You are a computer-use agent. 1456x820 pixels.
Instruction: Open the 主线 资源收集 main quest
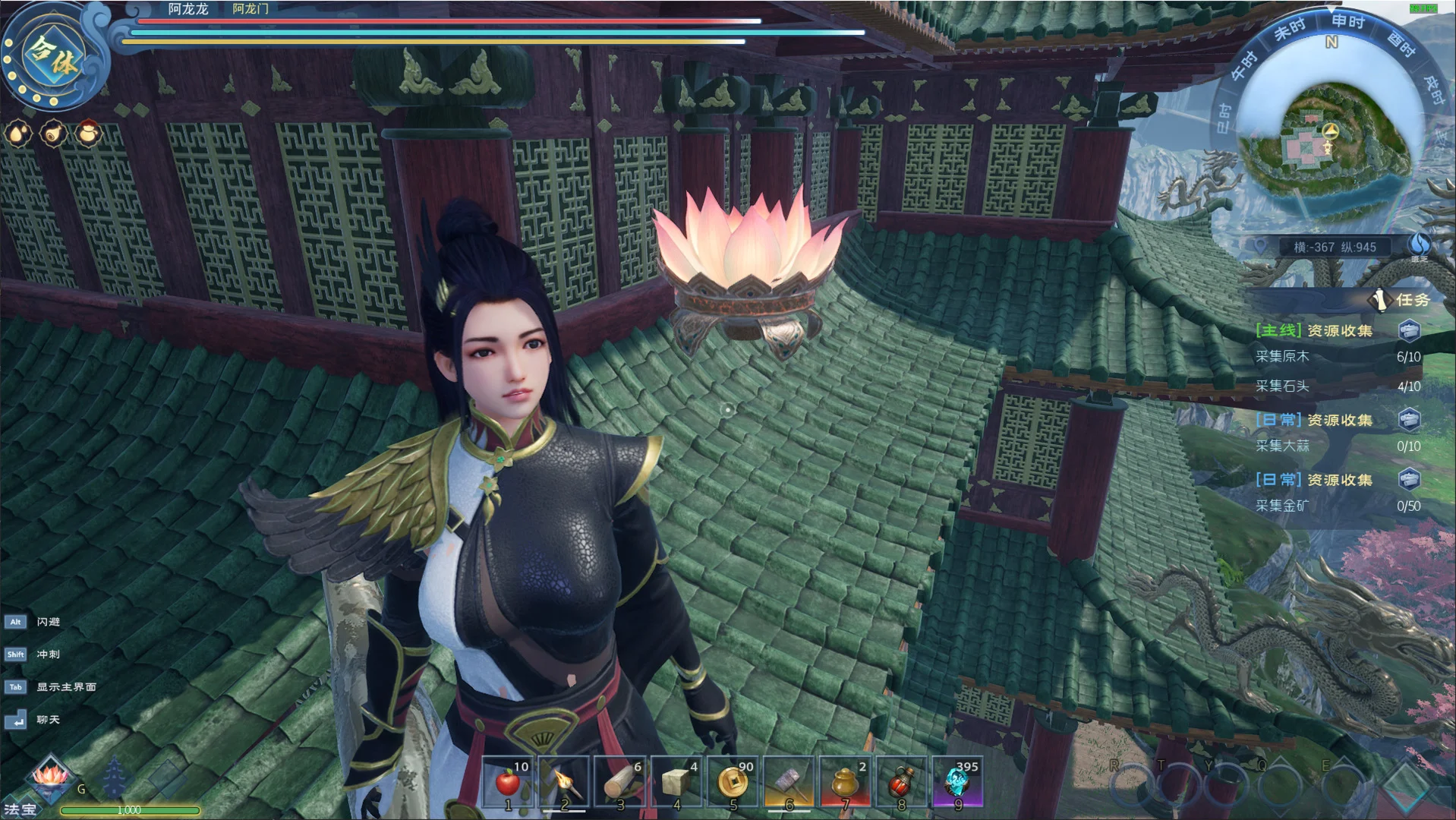[x=1314, y=330]
